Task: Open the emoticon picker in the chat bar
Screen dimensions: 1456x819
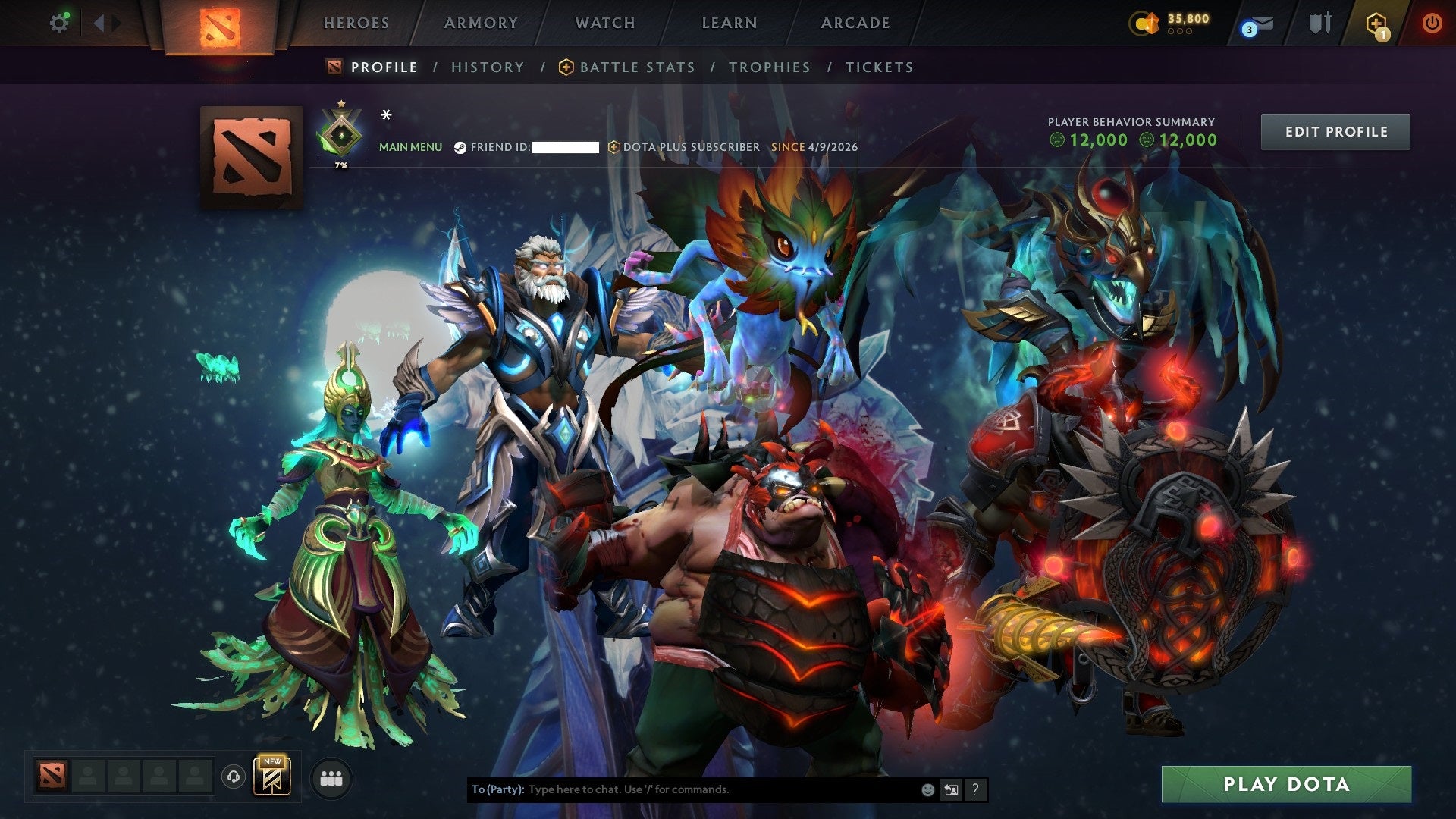Action: pos(927,789)
